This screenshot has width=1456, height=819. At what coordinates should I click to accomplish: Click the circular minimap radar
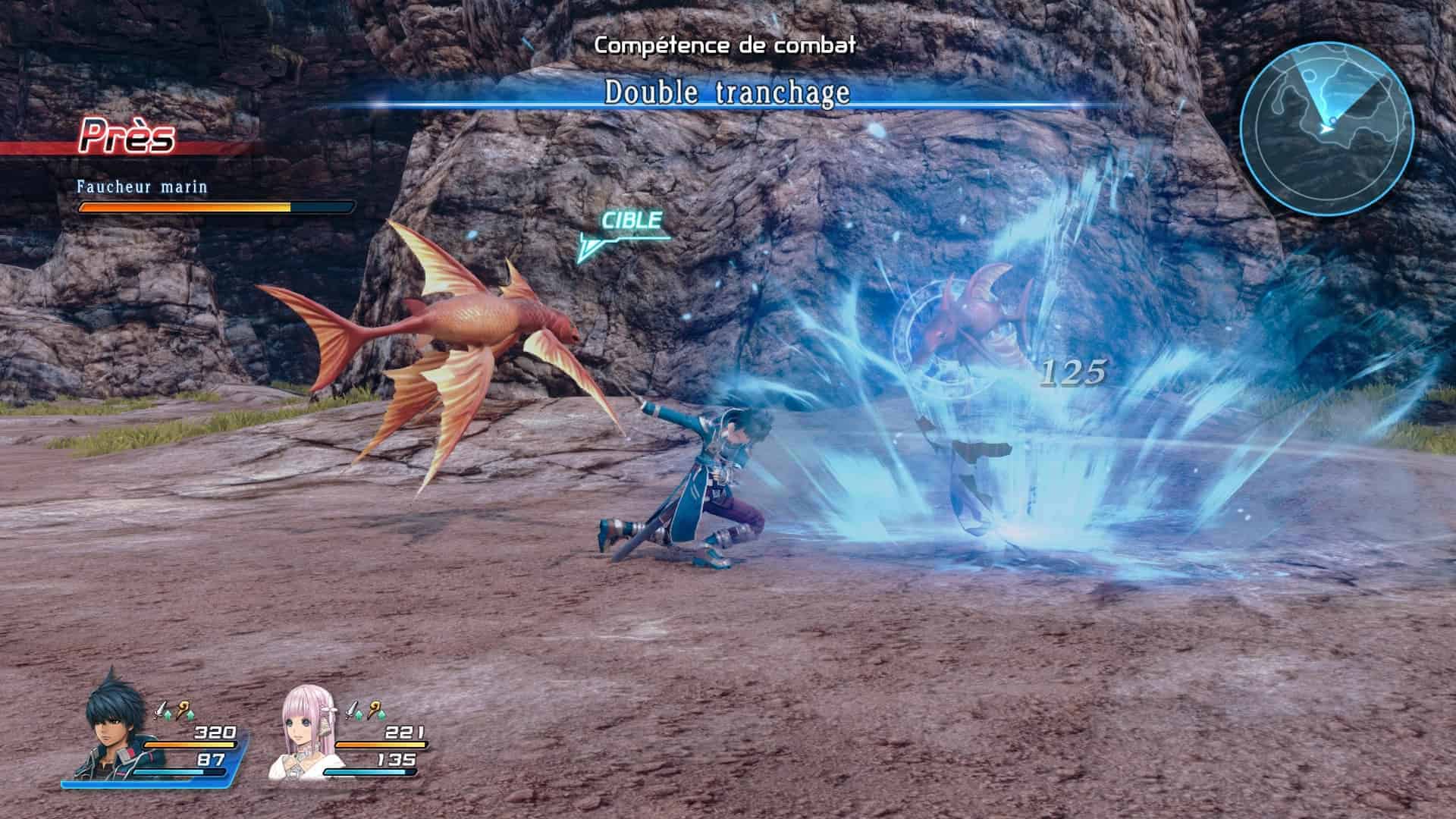[x=1326, y=127]
